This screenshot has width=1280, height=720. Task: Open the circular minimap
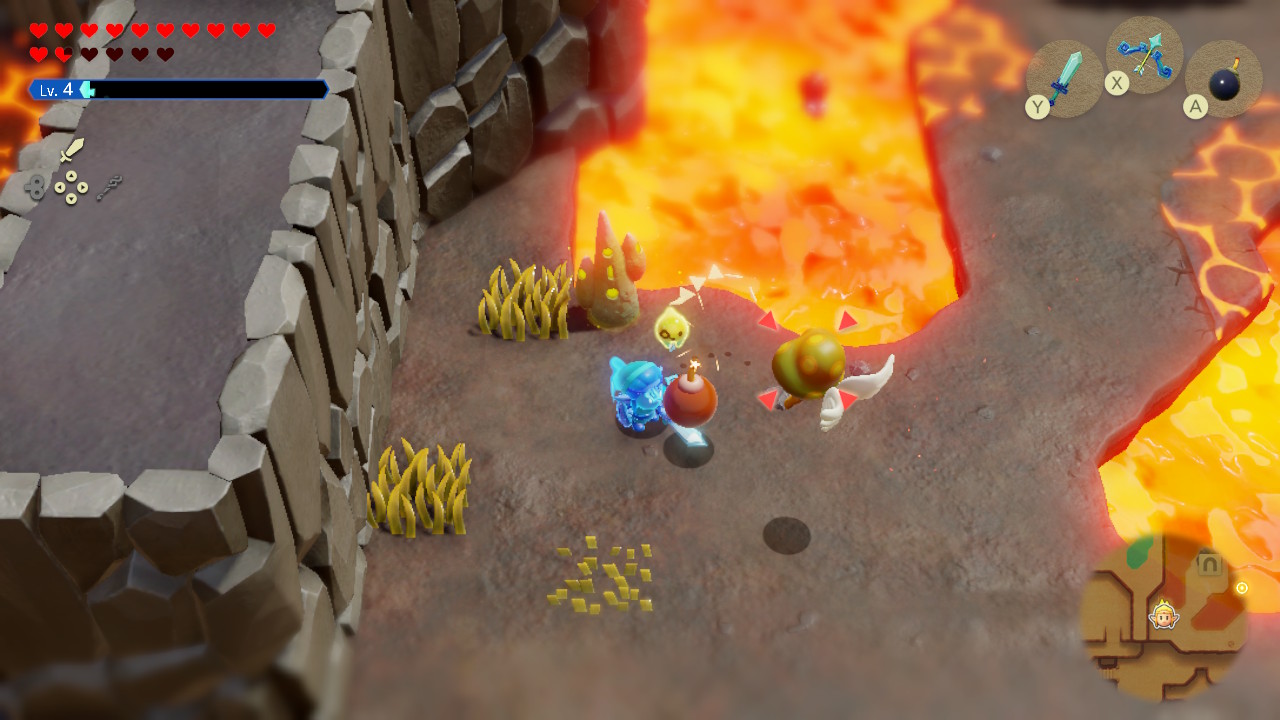(1163, 617)
